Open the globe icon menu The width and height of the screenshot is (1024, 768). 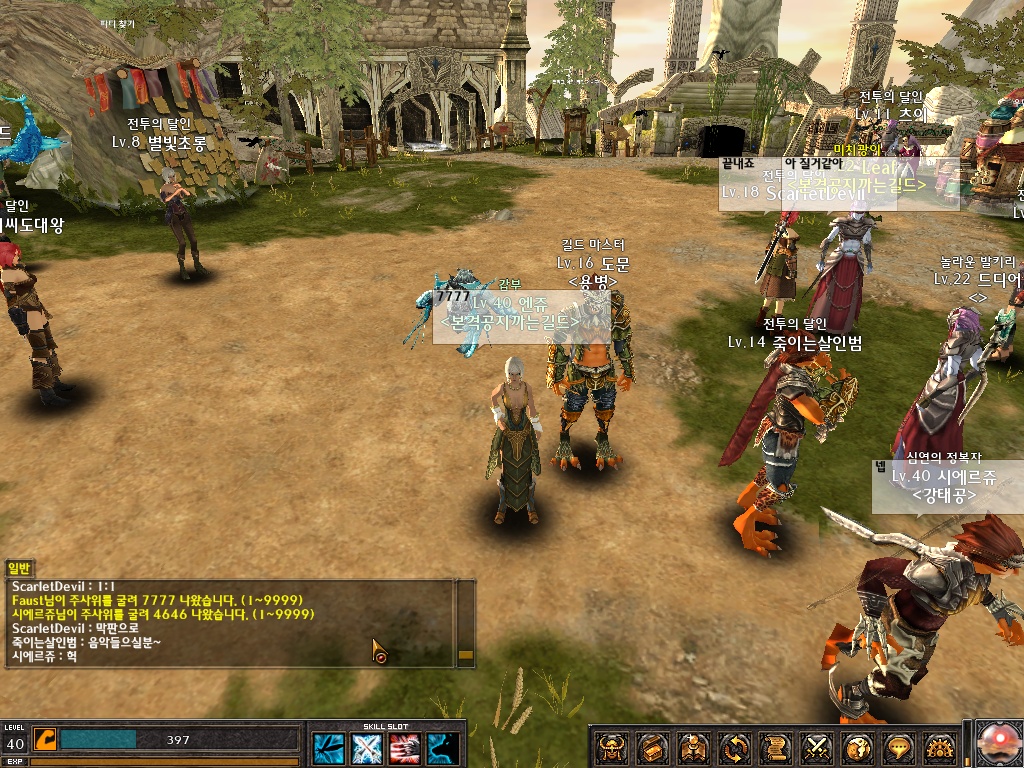tap(858, 746)
